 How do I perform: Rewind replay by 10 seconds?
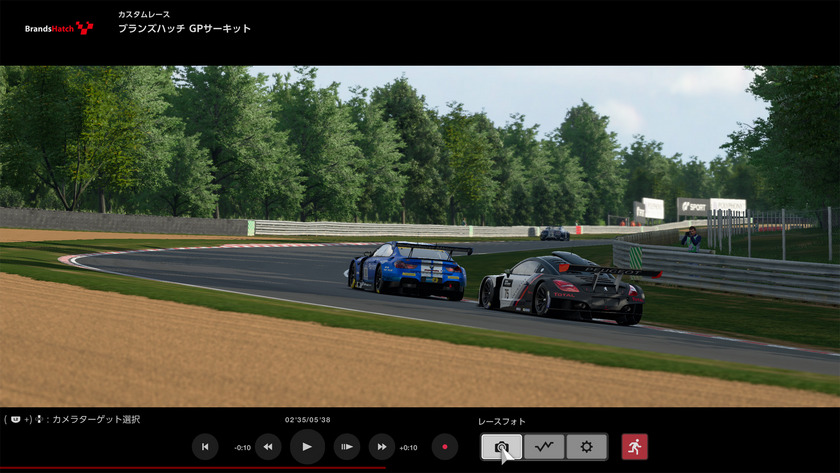(x=268, y=447)
